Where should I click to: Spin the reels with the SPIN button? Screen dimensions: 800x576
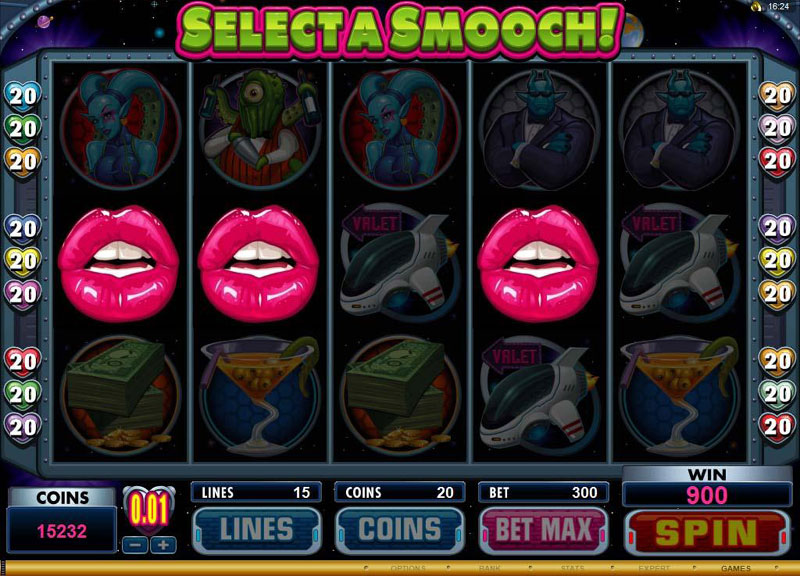pos(700,531)
